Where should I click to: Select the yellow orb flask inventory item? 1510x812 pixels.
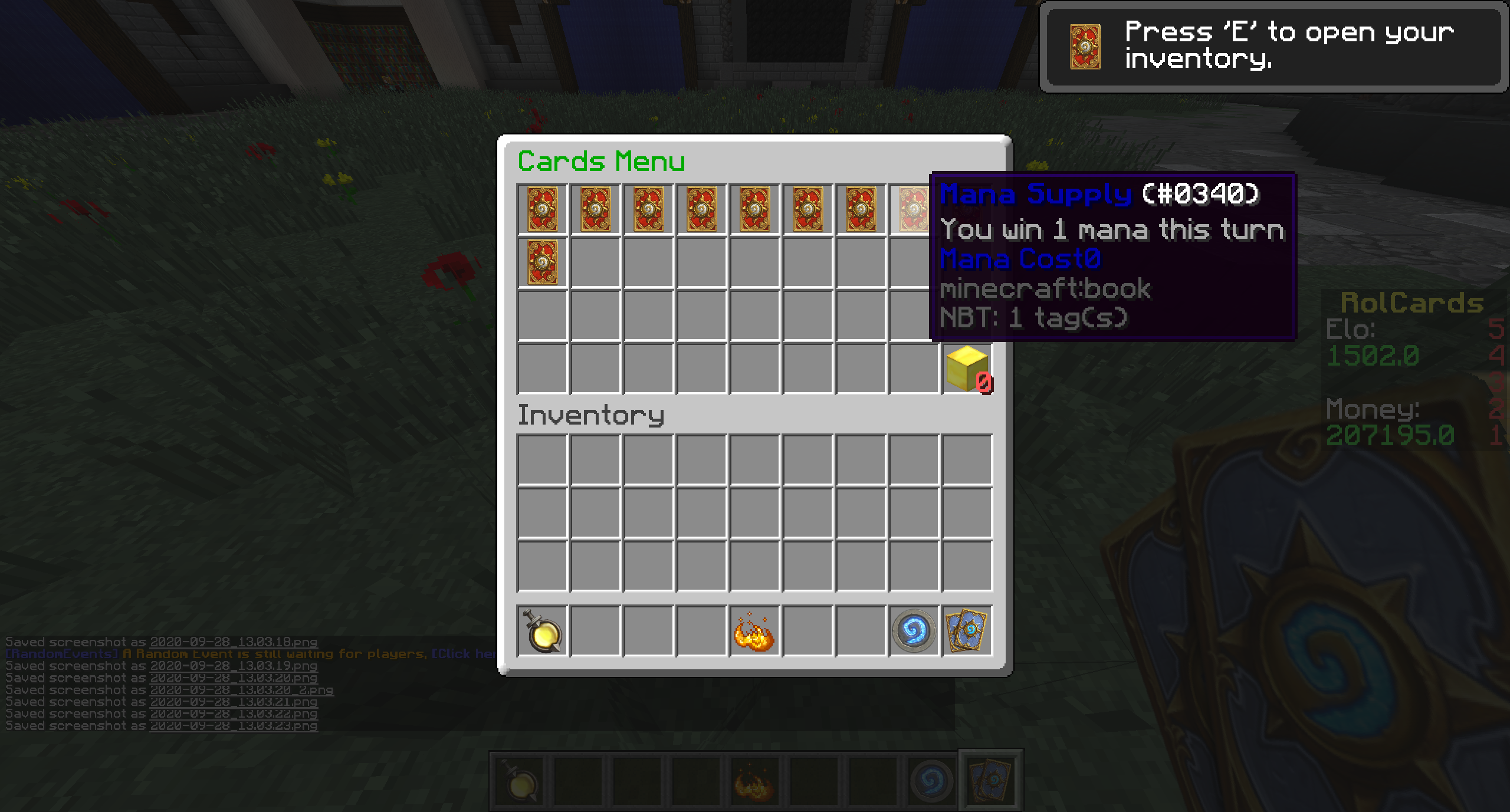point(542,631)
